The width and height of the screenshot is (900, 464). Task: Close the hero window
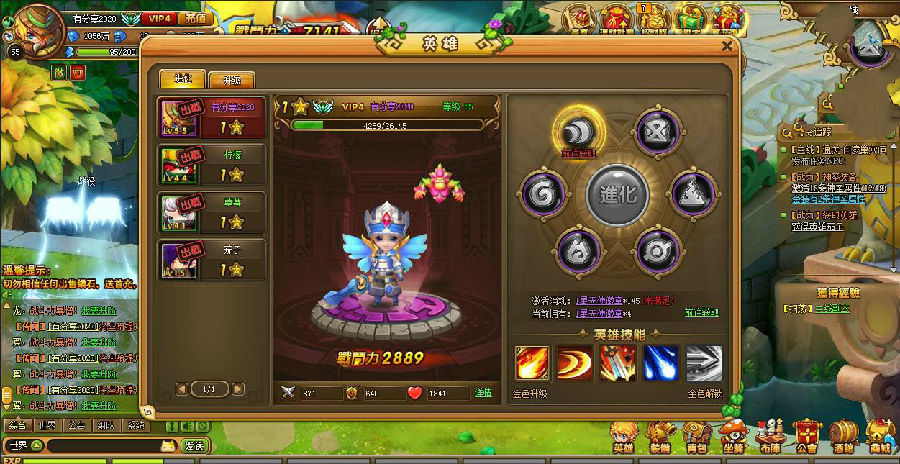[x=726, y=45]
